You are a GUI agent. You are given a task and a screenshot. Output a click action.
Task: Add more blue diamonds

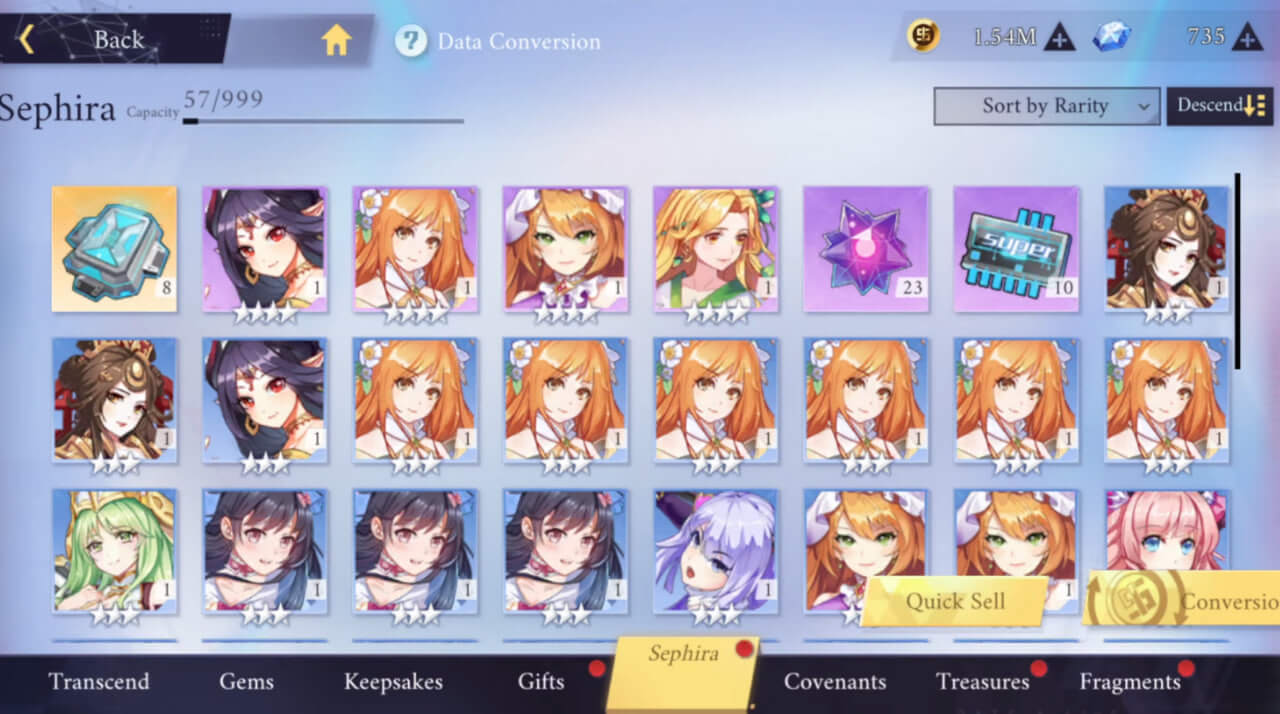(x=1247, y=38)
